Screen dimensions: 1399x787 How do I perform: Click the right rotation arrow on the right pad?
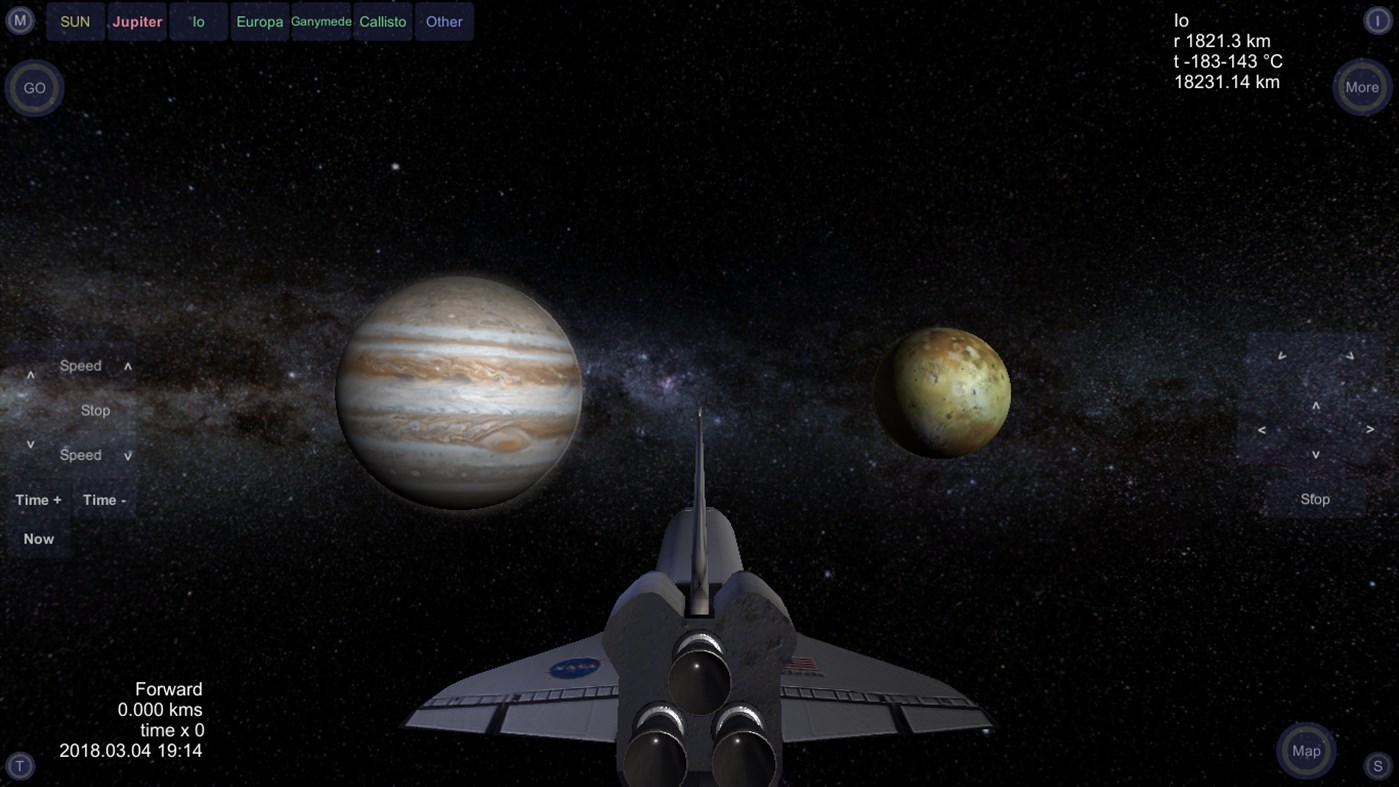coord(1370,428)
